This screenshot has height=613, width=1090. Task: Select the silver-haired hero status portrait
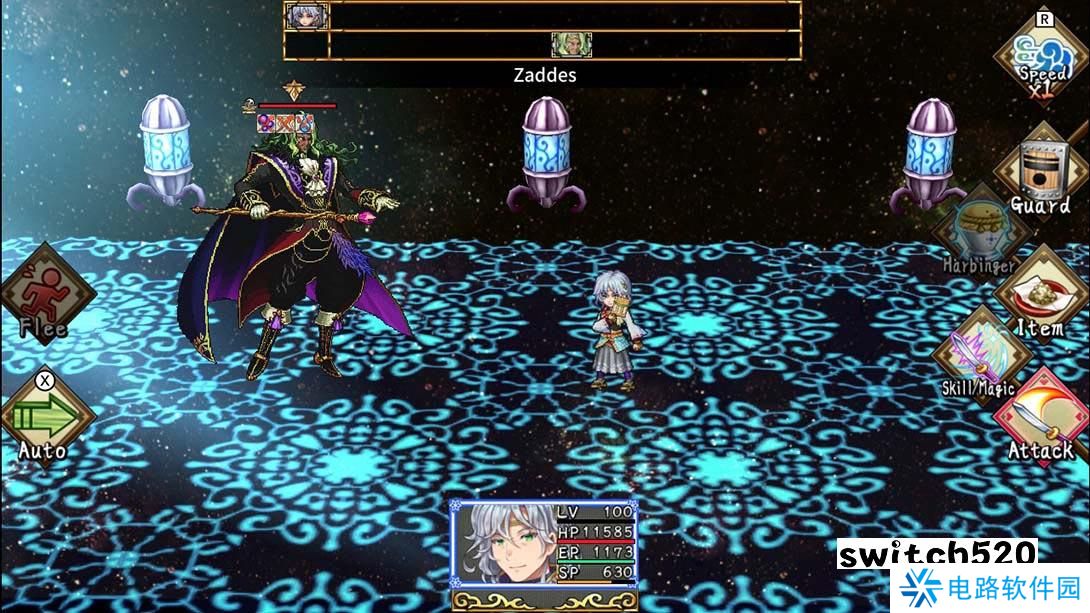click(501, 546)
